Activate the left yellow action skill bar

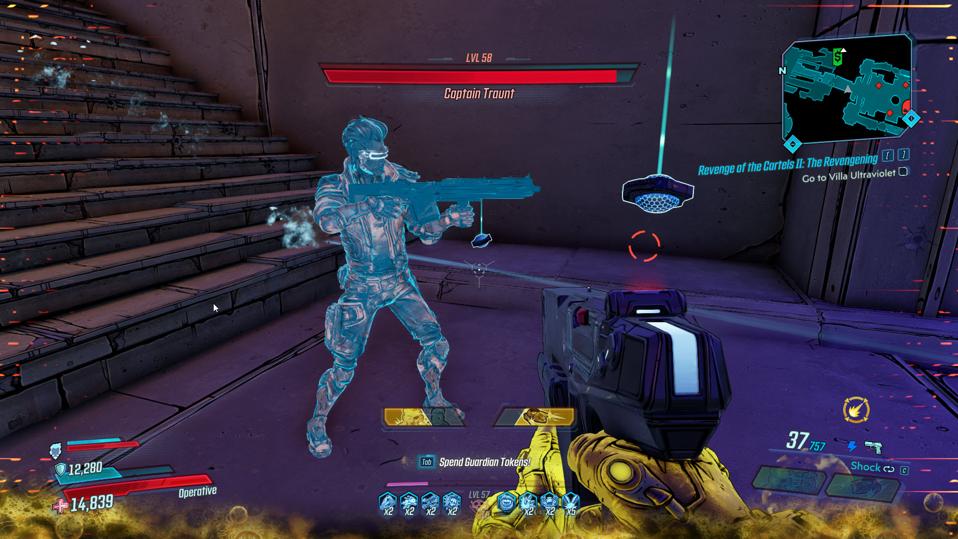[x=424, y=416]
